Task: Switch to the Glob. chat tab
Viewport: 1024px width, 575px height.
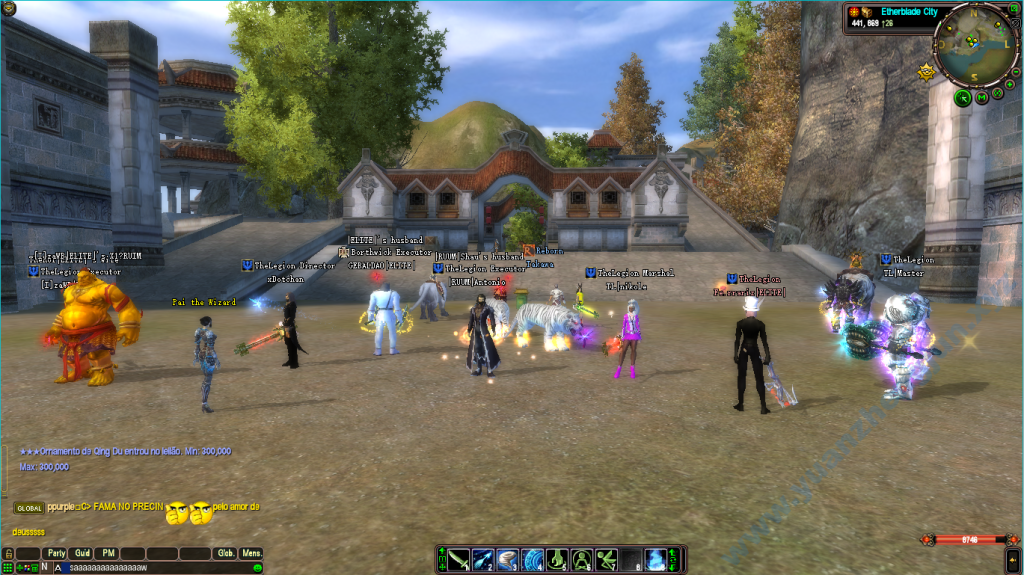Action: click(x=226, y=553)
